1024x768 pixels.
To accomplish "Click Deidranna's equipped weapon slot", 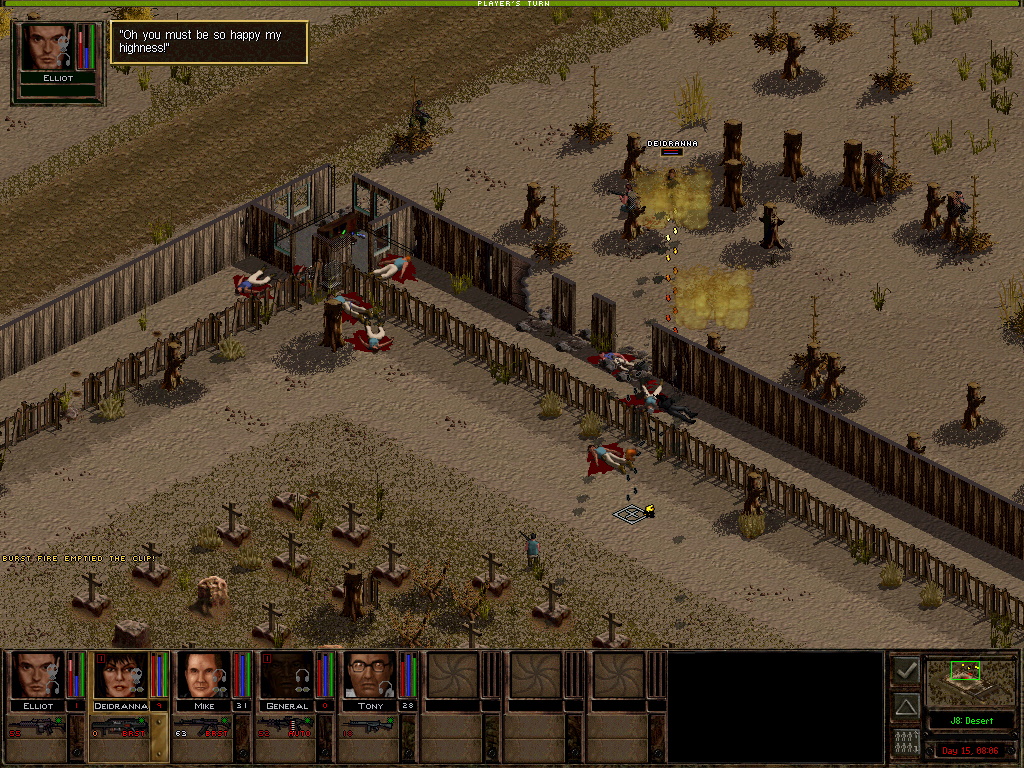I will (x=121, y=727).
